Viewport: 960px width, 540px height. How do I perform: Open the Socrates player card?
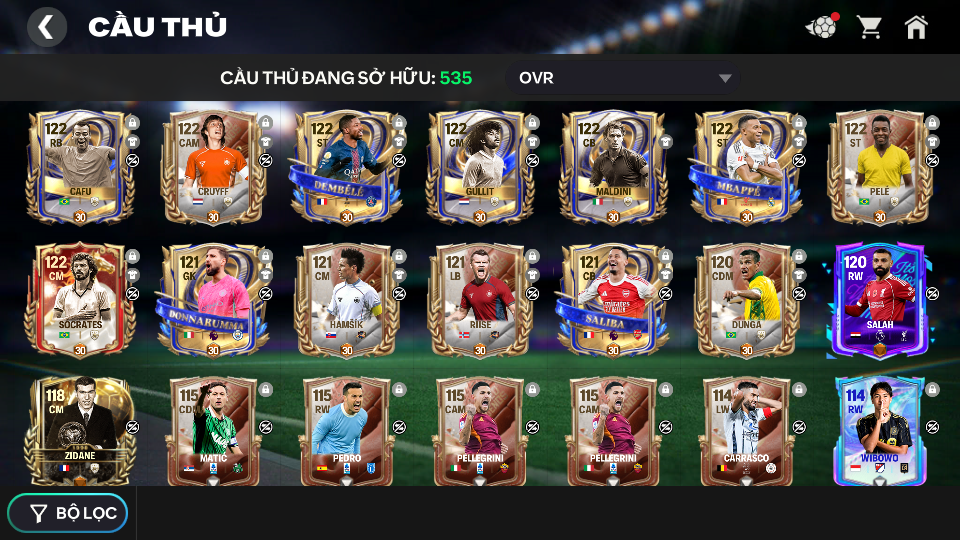pos(80,300)
